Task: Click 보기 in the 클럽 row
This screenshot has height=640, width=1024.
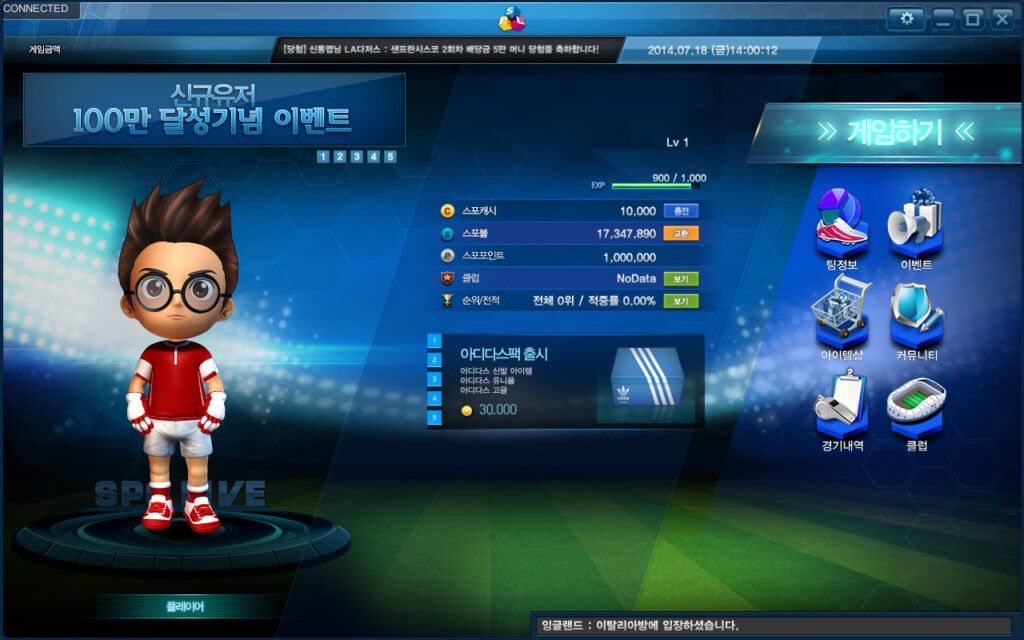Action: click(x=680, y=278)
